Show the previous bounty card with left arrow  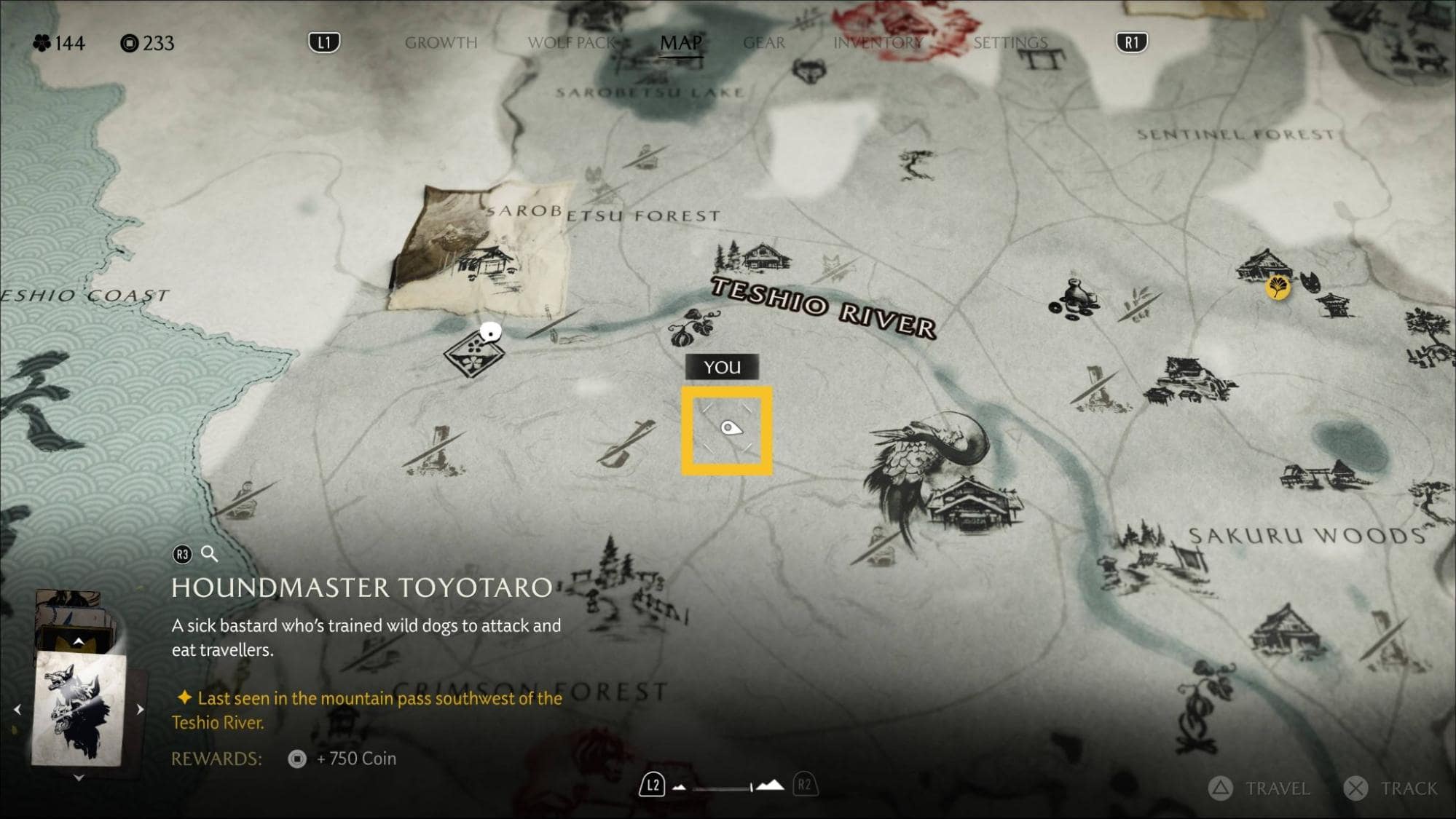[x=17, y=709]
